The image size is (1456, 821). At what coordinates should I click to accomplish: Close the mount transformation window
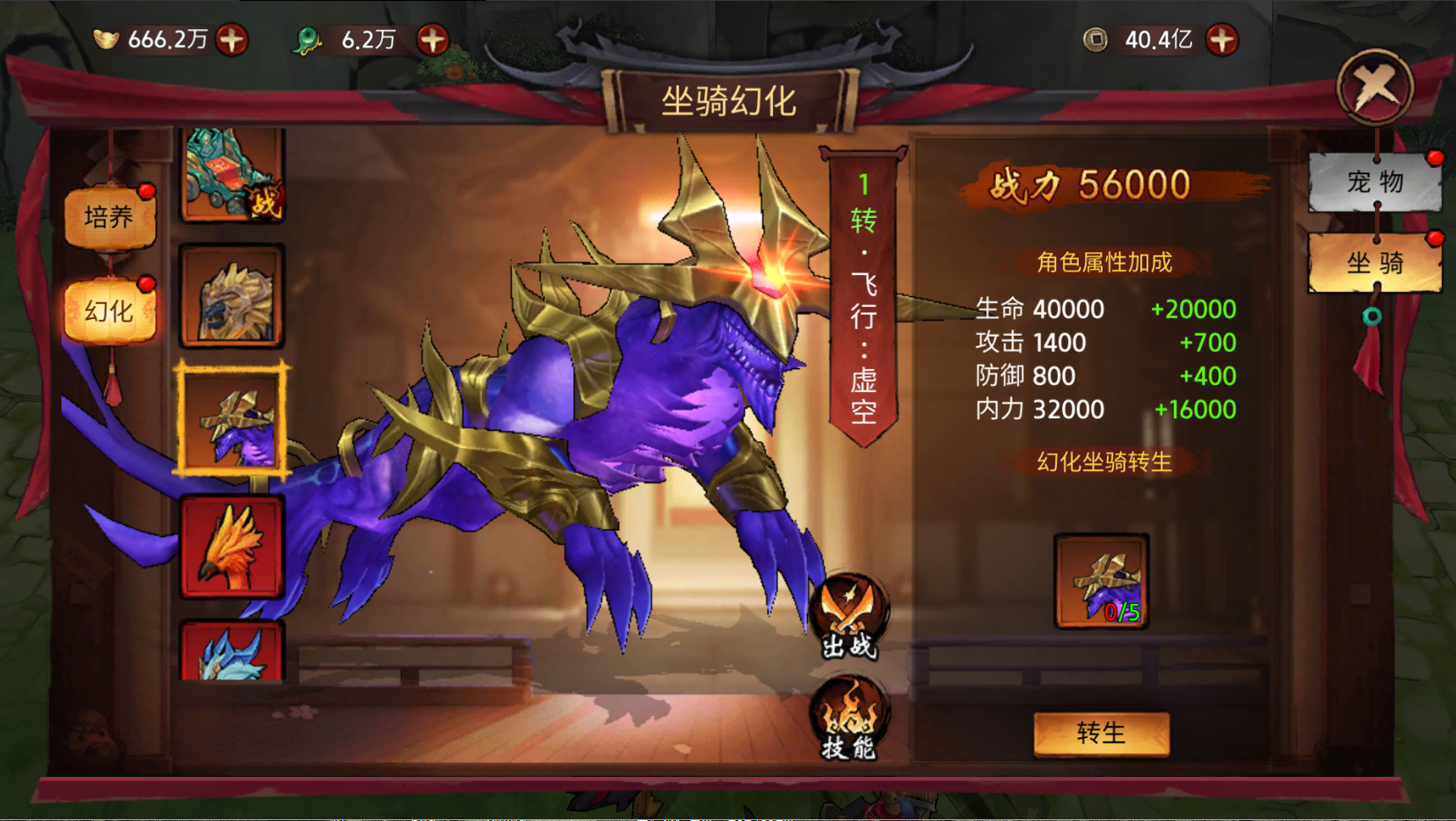(1374, 87)
